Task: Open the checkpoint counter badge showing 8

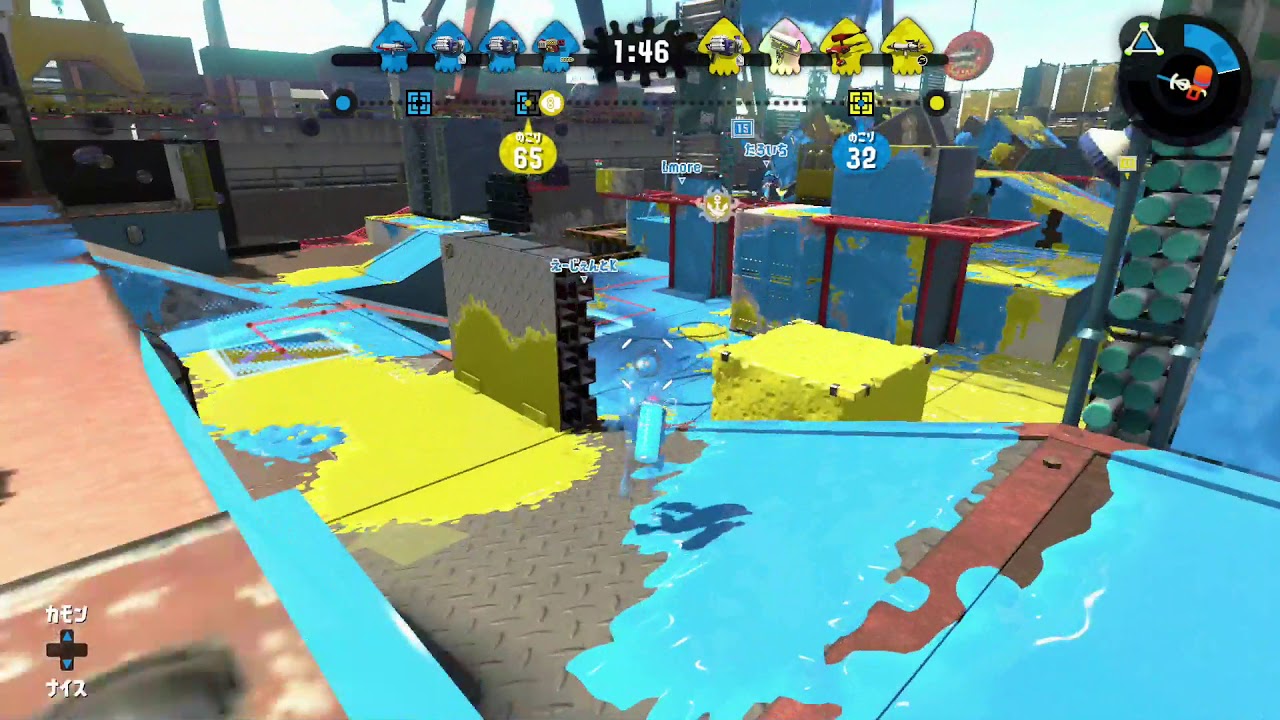Action: click(550, 101)
